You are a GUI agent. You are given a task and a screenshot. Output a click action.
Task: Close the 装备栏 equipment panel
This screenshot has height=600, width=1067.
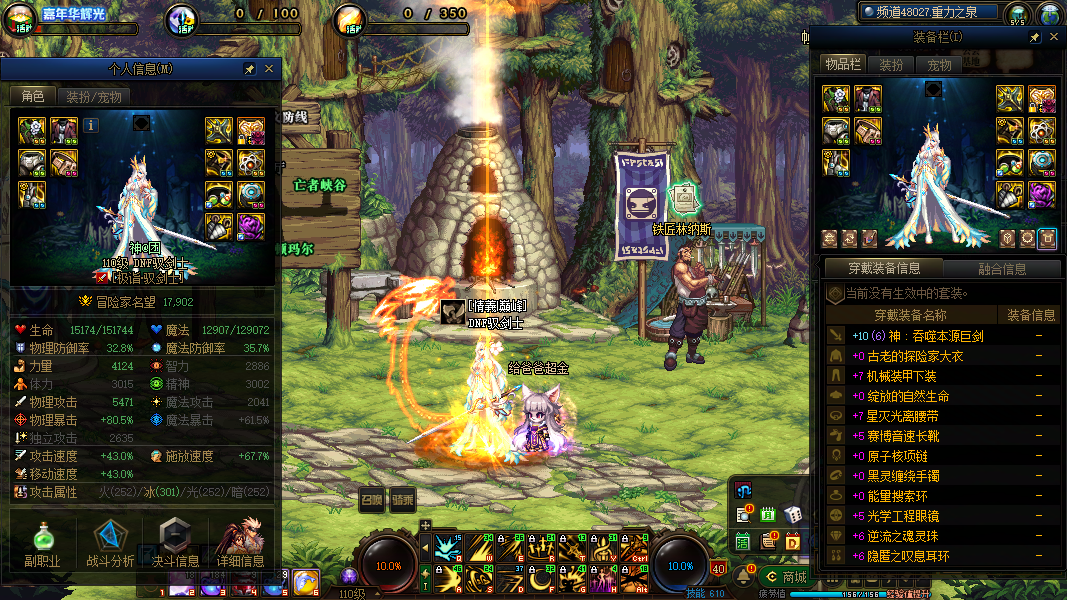pos(1053,37)
